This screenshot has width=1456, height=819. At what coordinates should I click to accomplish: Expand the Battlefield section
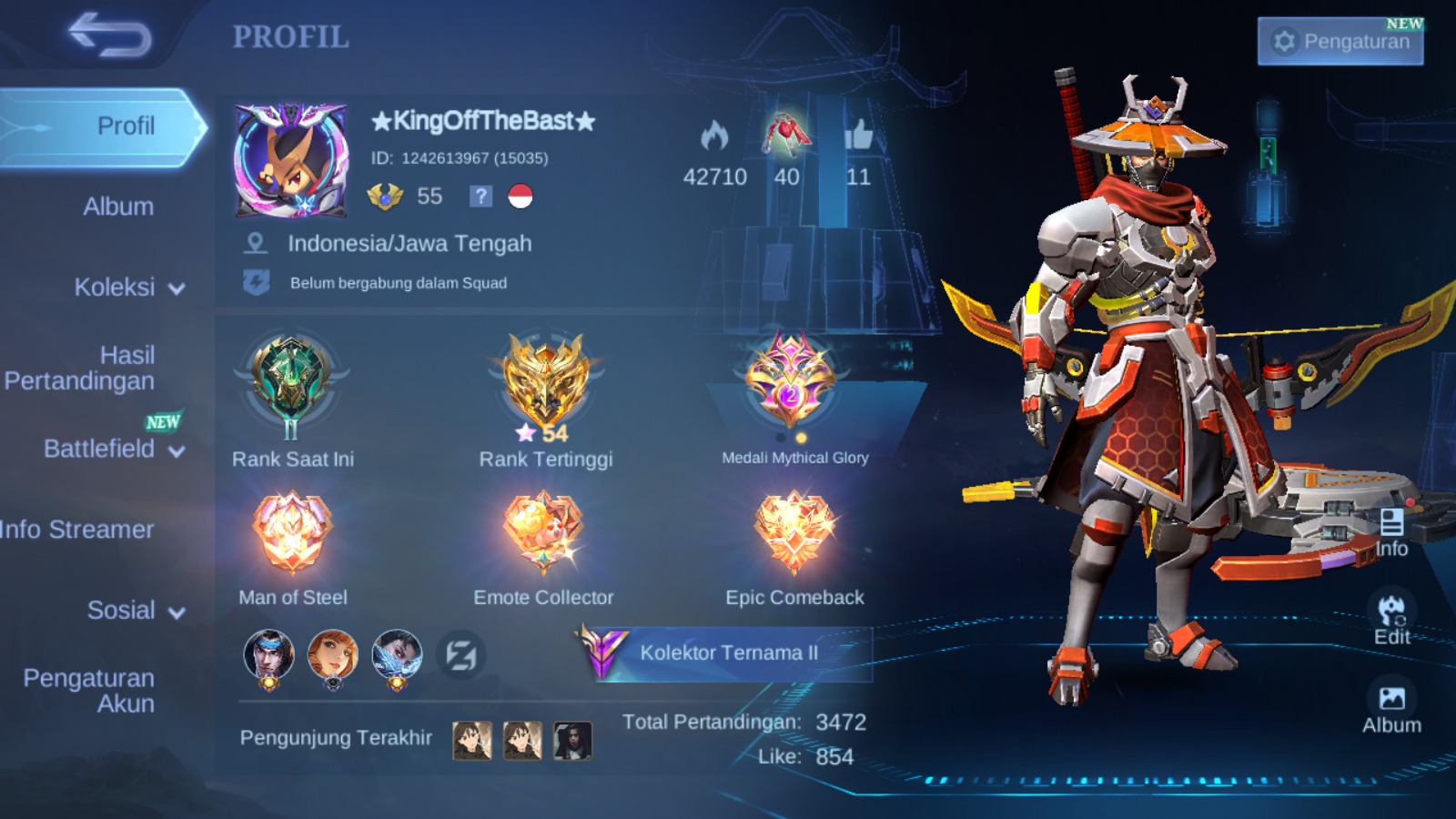[x=114, y=449]
